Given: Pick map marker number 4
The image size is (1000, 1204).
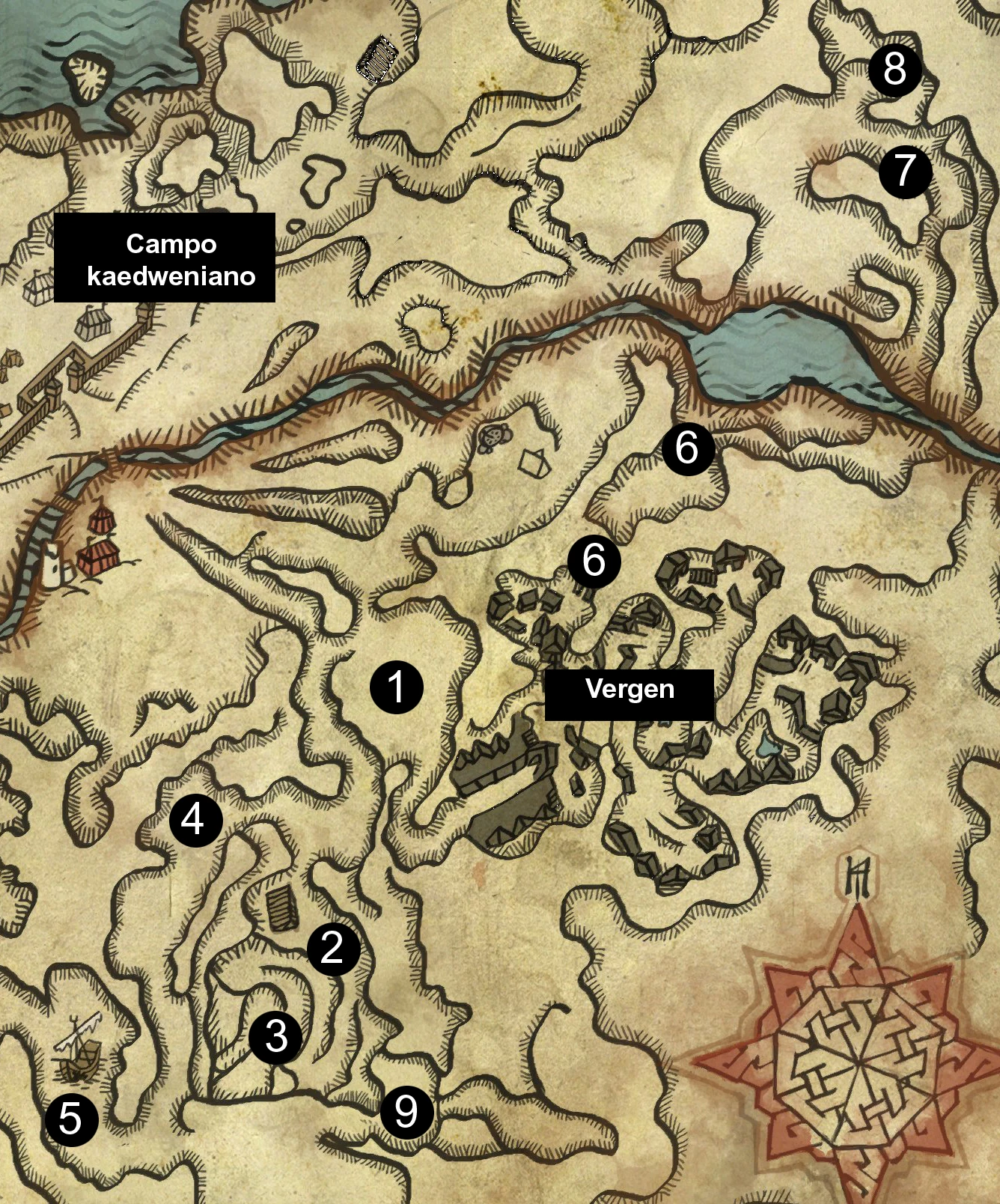Looking at the screenshot, I should tap(195, 820).
